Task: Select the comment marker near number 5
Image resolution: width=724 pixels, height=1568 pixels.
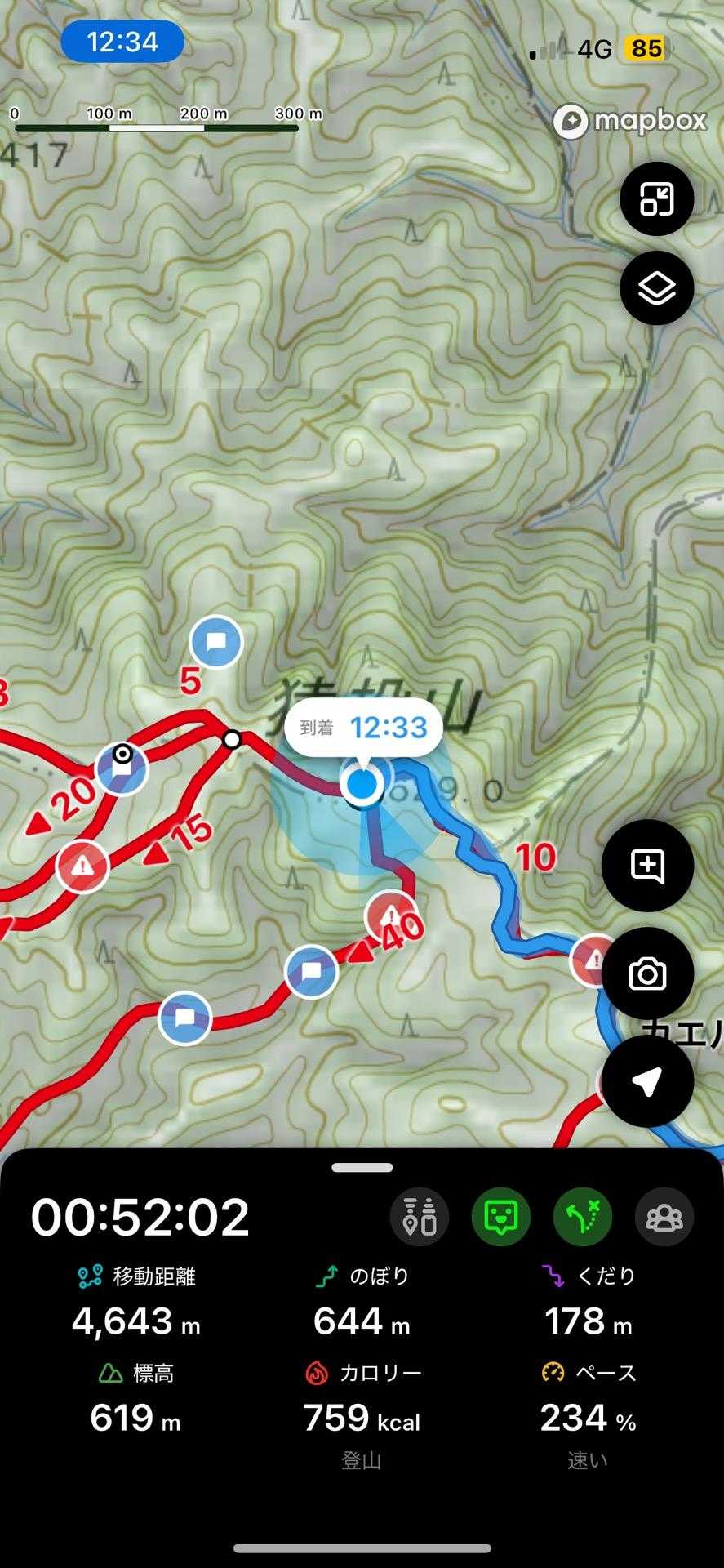Action: [x=216, y=642]
